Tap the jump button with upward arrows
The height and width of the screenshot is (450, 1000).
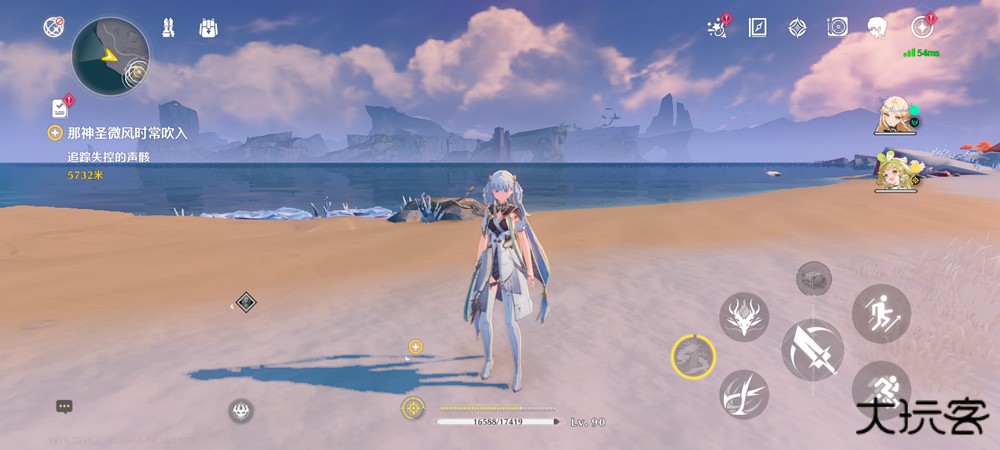pyautogui.click(x=881, y=314)
